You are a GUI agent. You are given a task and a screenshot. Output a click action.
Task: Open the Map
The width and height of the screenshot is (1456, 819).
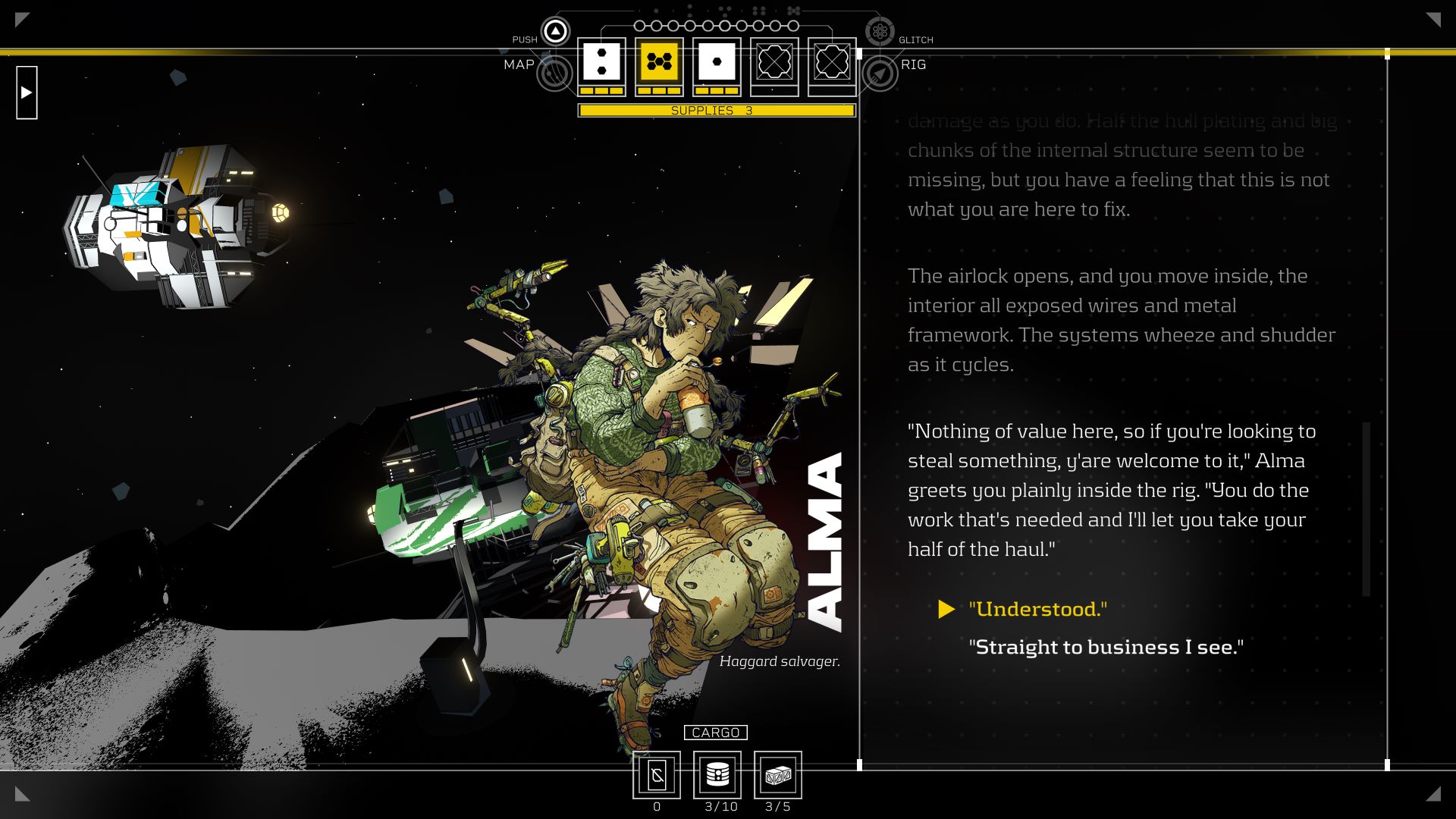click(554, 74)
